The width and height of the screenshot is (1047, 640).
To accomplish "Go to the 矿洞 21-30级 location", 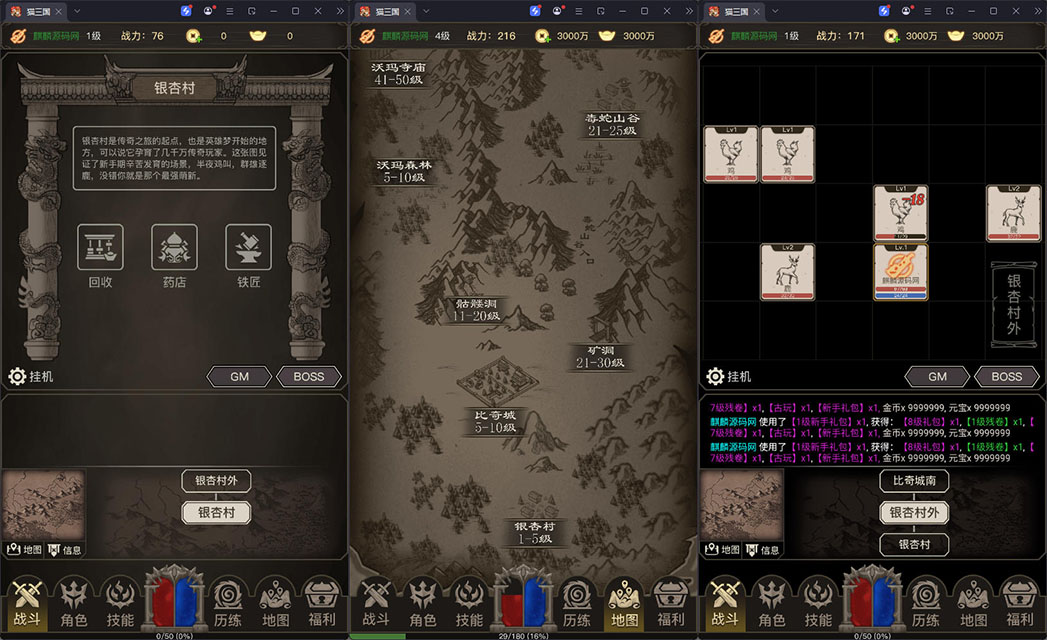I will pyautogui.click(x=600, y=356).
